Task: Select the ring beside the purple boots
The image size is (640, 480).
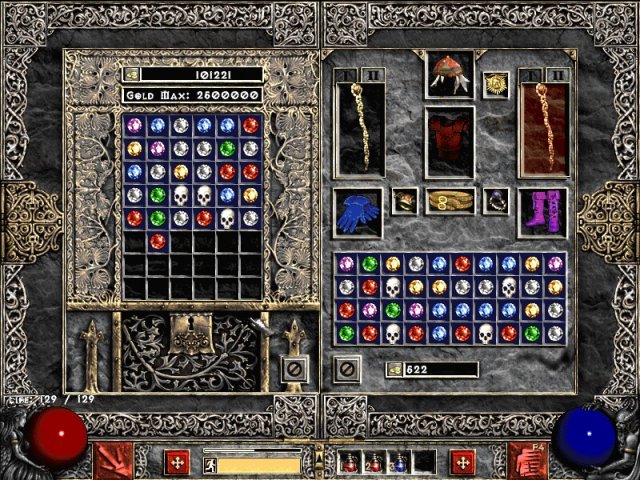Action: point(495,202)
